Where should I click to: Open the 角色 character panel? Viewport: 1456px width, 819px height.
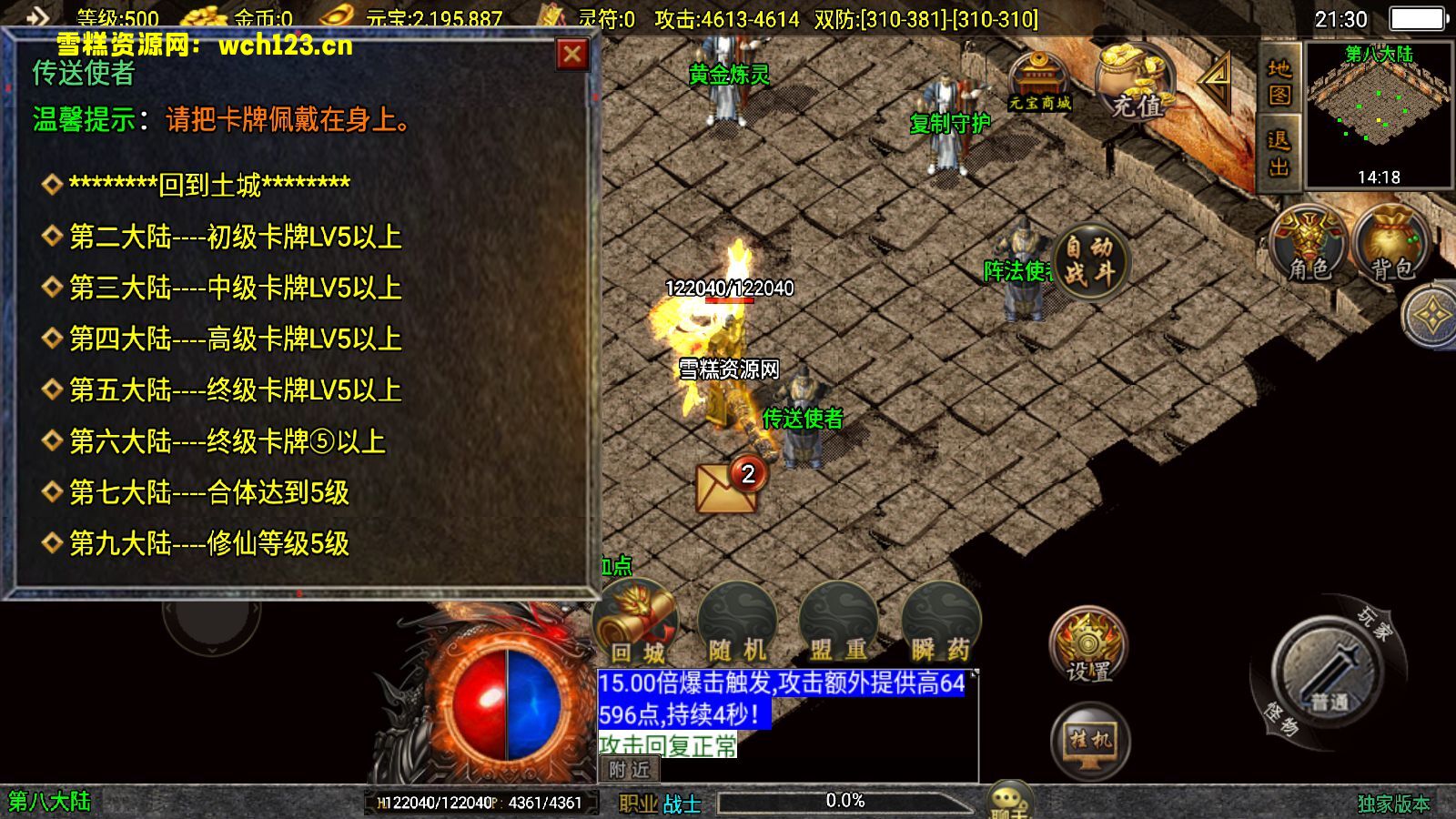coord(1309,244)
